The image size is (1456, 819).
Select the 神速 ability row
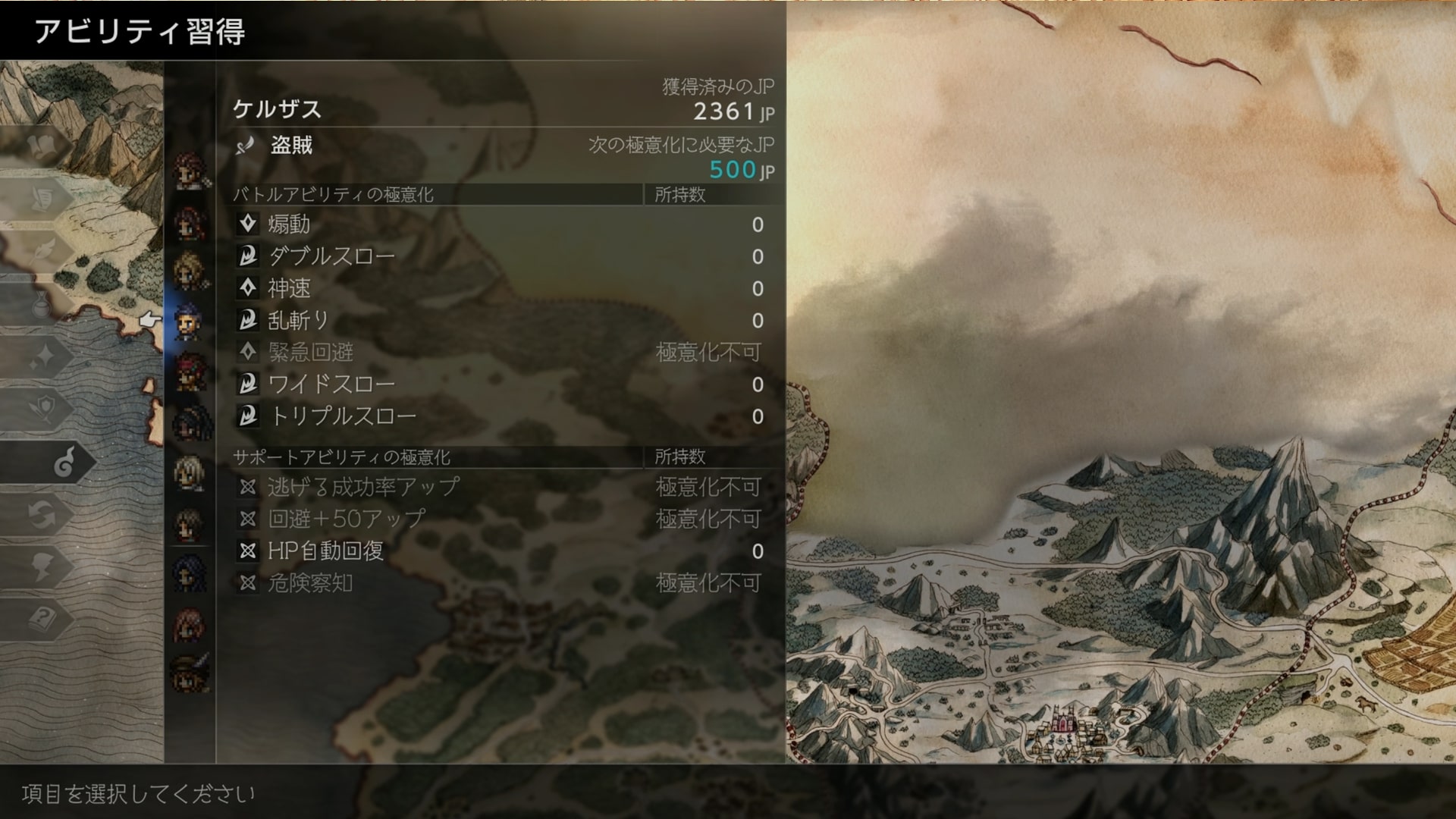point(289,288)
